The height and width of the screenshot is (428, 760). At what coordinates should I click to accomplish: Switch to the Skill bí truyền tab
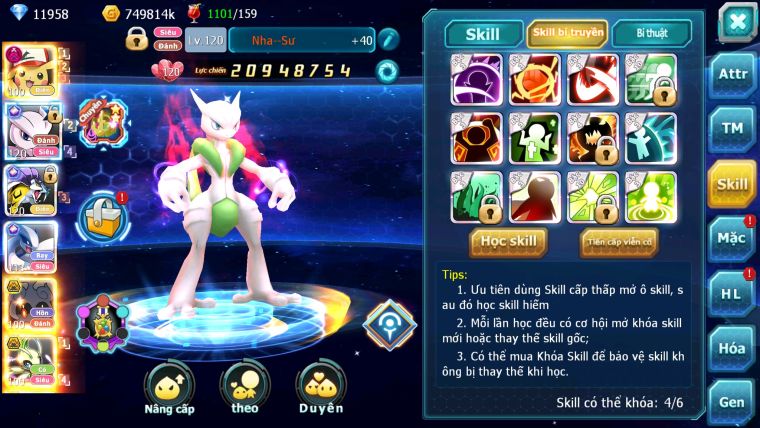click(567, 33)
